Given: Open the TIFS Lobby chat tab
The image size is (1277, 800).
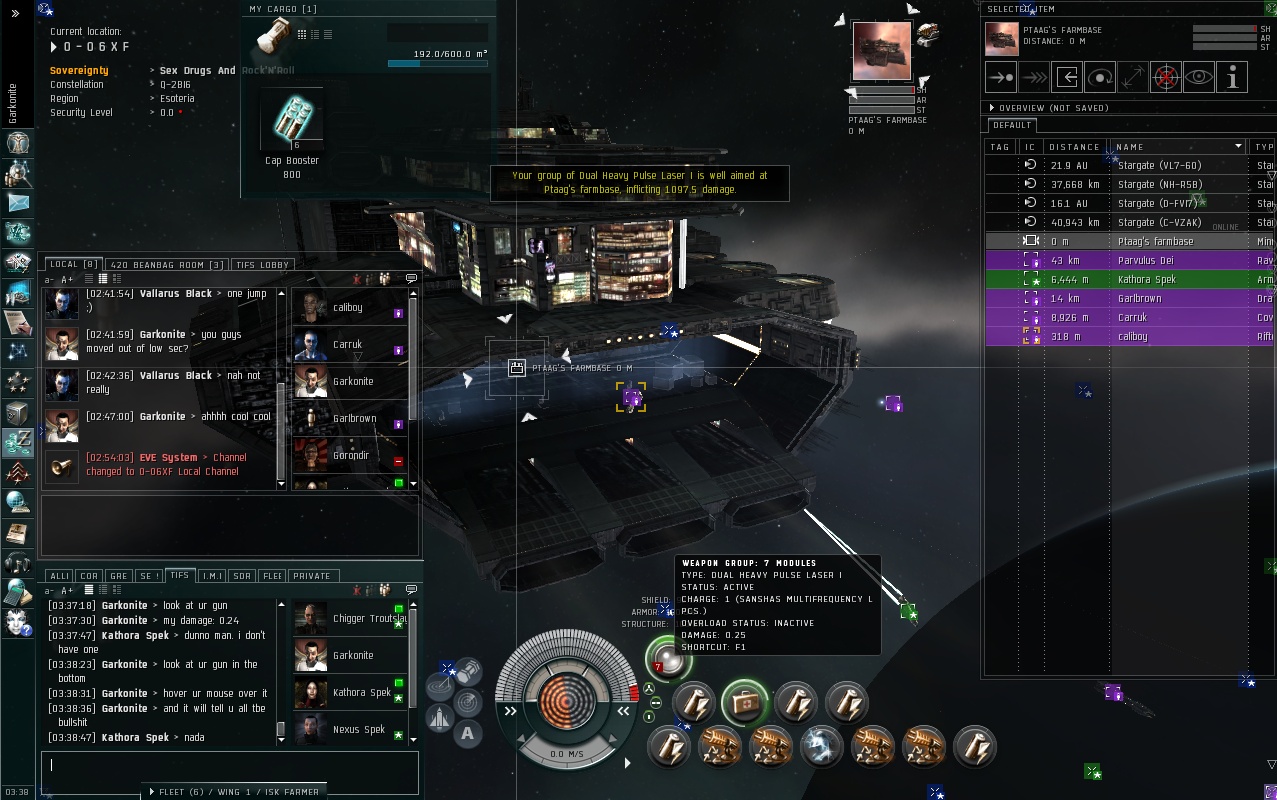Looking at the screenshot, I should 262,265.
